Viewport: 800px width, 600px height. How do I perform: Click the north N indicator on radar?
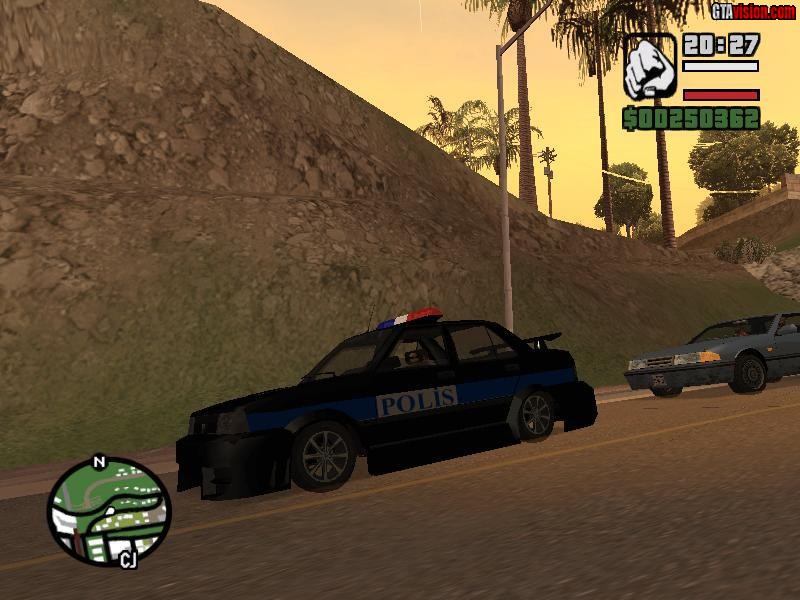coord(98,462)
